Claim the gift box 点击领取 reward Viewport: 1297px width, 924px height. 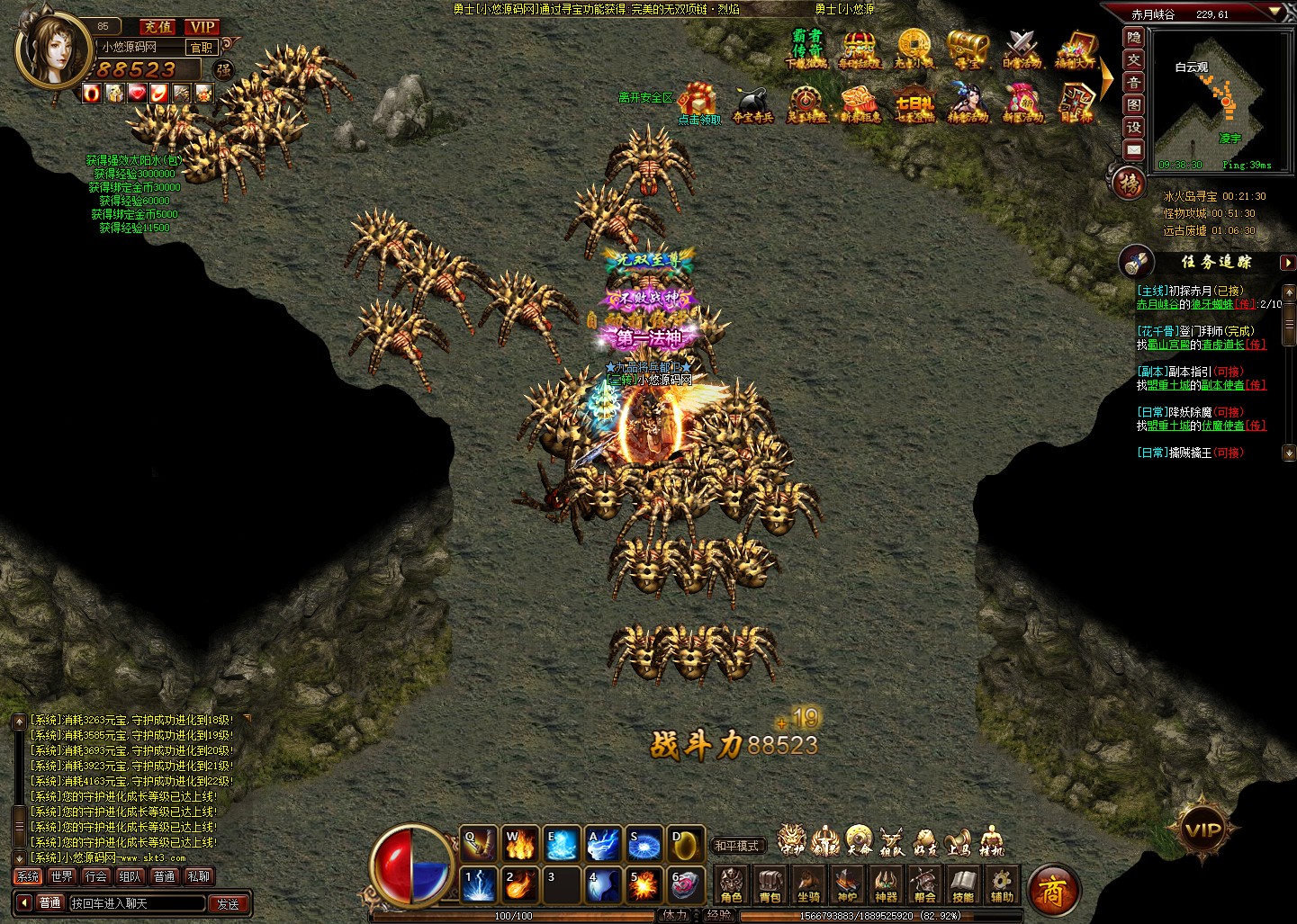698,104
